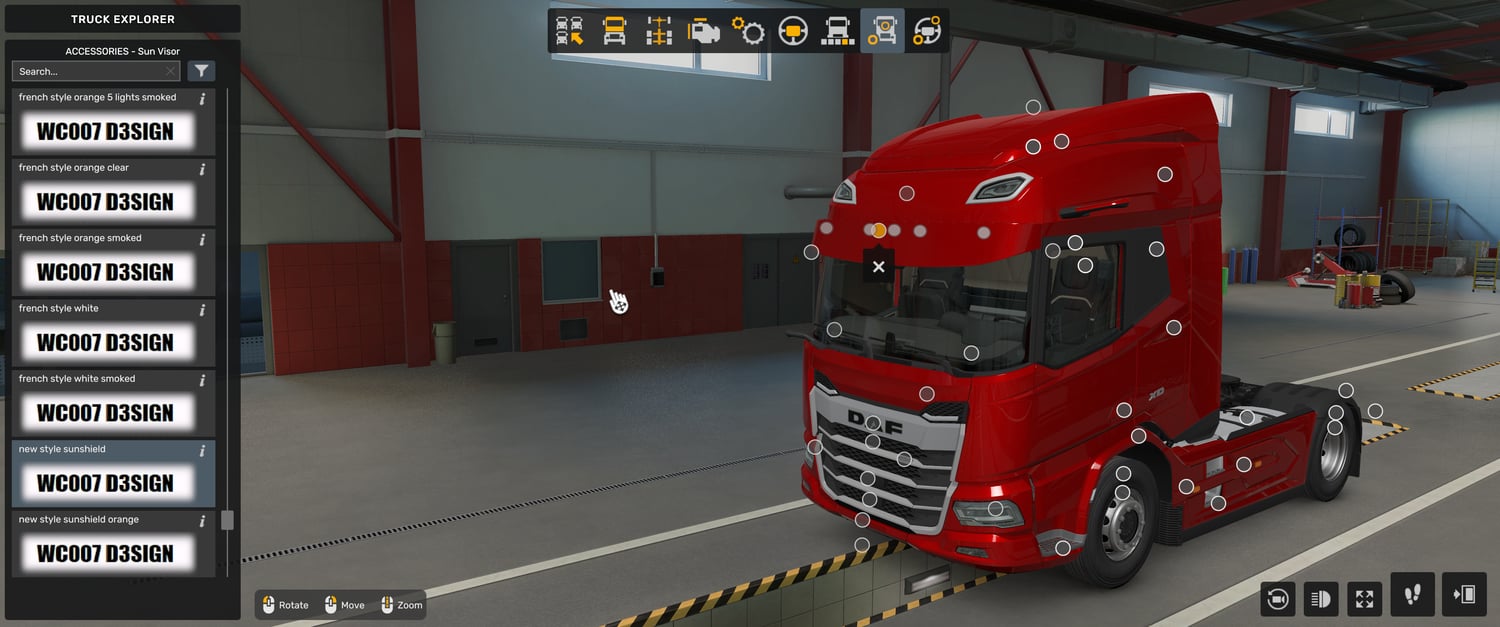This screenshot has height=627, width=1500.
Task: Open the chassis category icon
Action: [659, 31]
